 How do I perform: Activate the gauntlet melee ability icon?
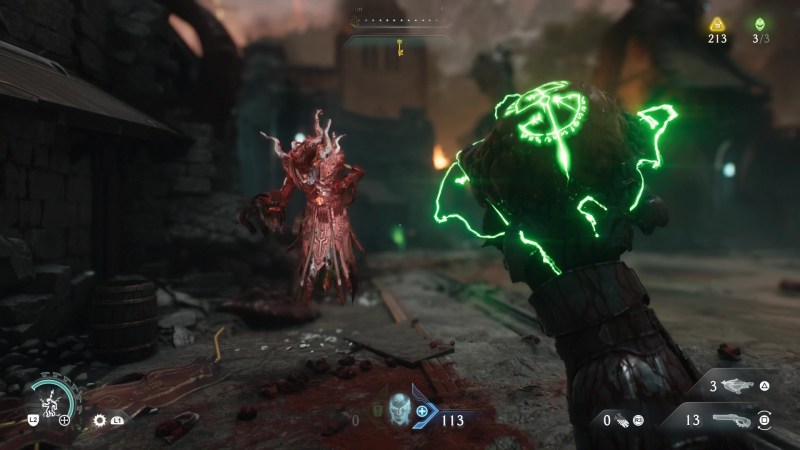click(622, 422)
